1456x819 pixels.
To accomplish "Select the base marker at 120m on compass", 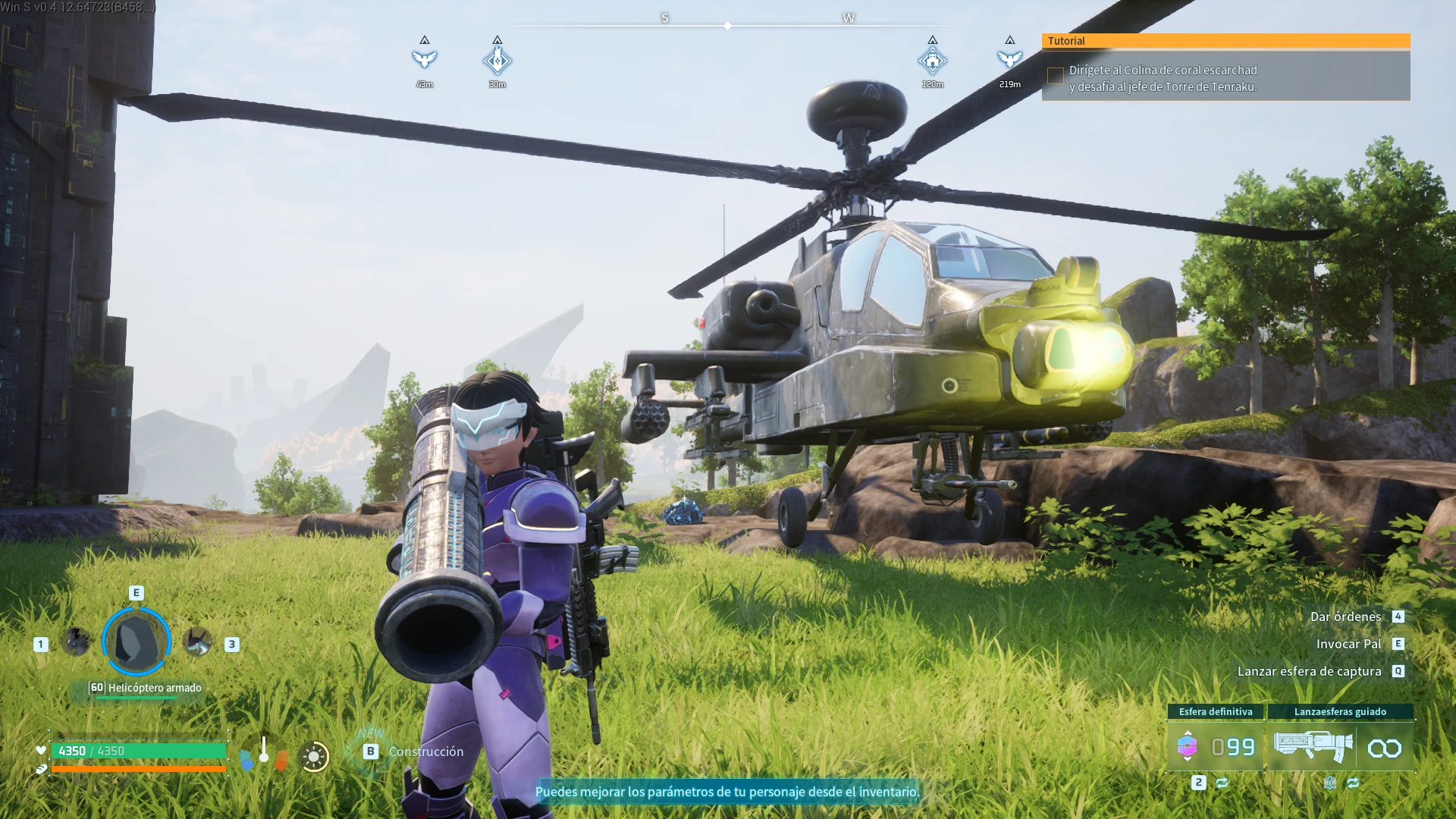I will pyautogui.click(x=933, y=60).
